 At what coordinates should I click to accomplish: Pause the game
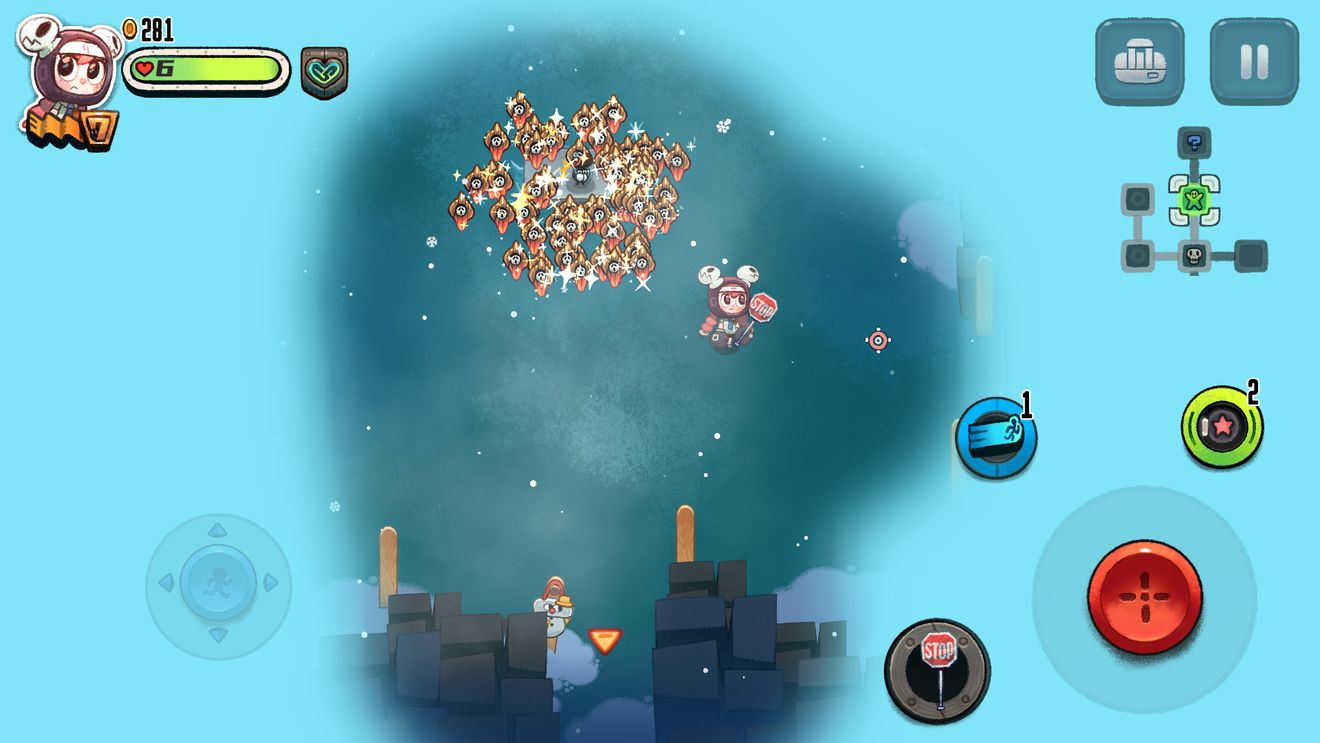1254,62
